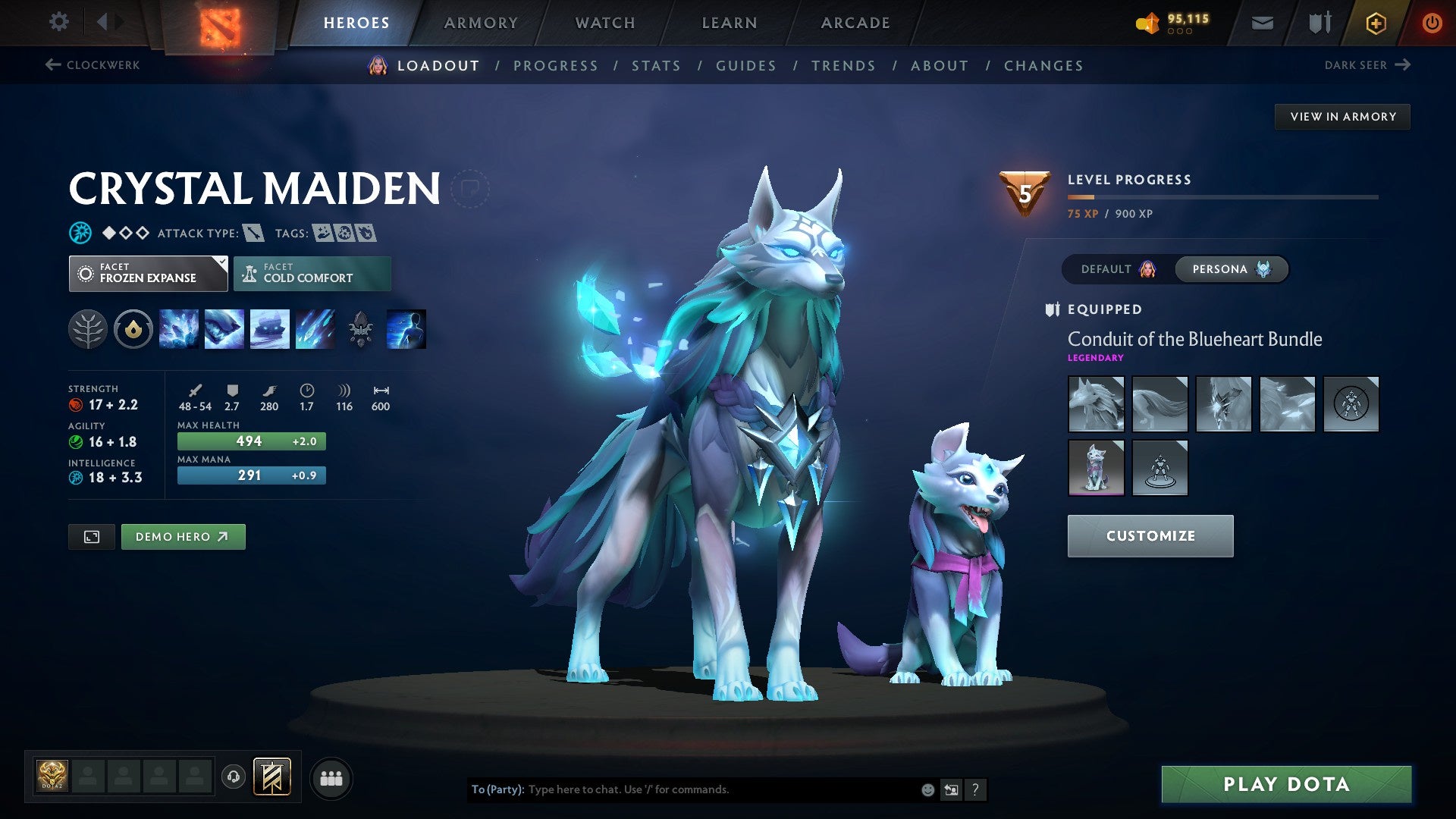The height and width of the screenshot is (819, 1456).
Task: Click the Customize button
Action: (1150, 535)
